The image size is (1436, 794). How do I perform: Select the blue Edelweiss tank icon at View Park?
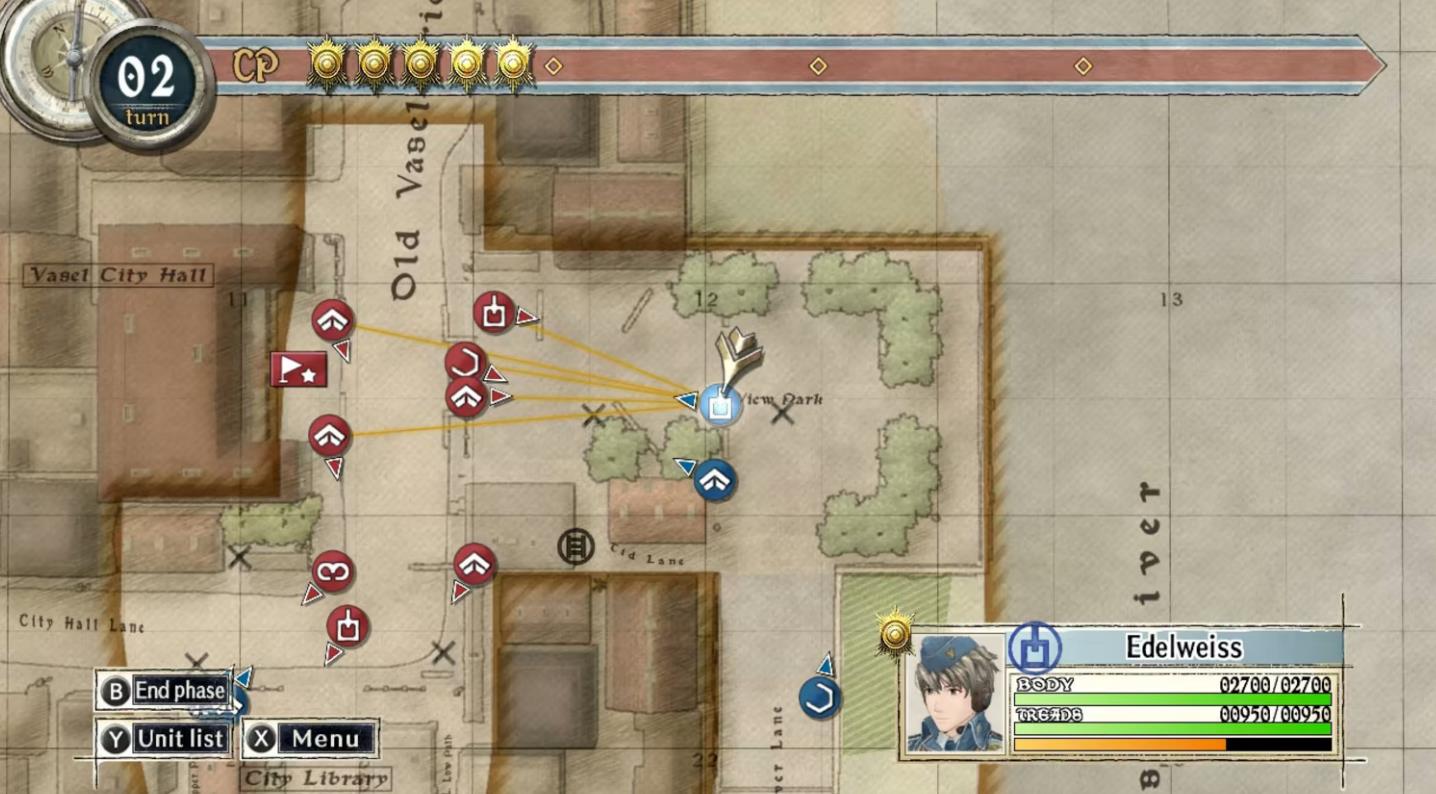(722, 405)
